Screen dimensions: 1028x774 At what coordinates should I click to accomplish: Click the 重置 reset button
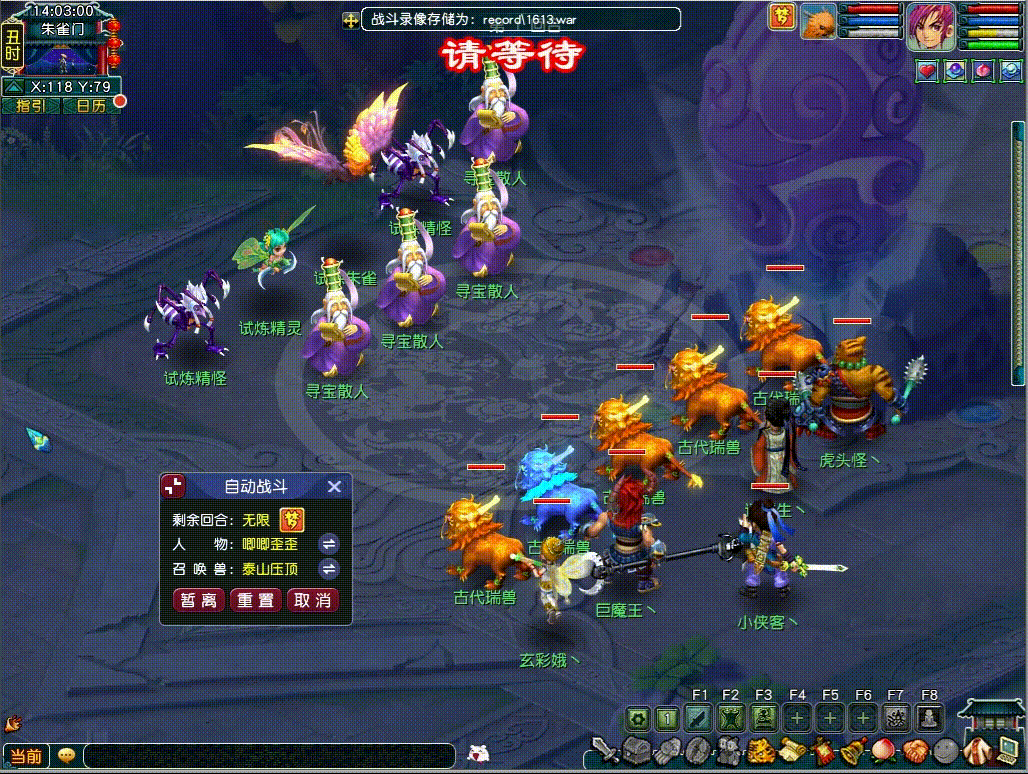[256, 601]
